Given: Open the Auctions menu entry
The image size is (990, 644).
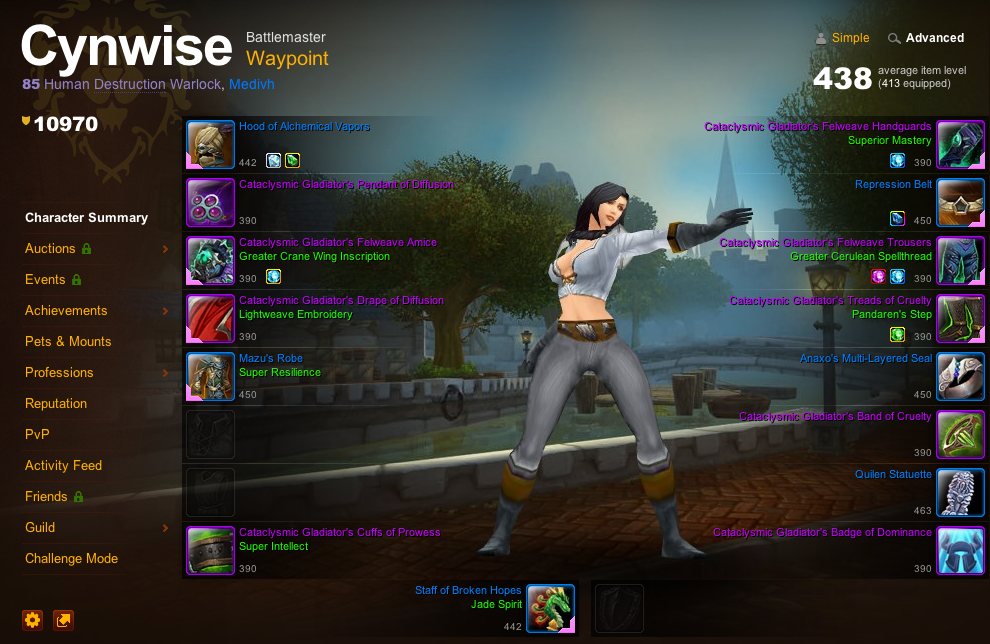Looking at the screenshot, I should [50, 248].
